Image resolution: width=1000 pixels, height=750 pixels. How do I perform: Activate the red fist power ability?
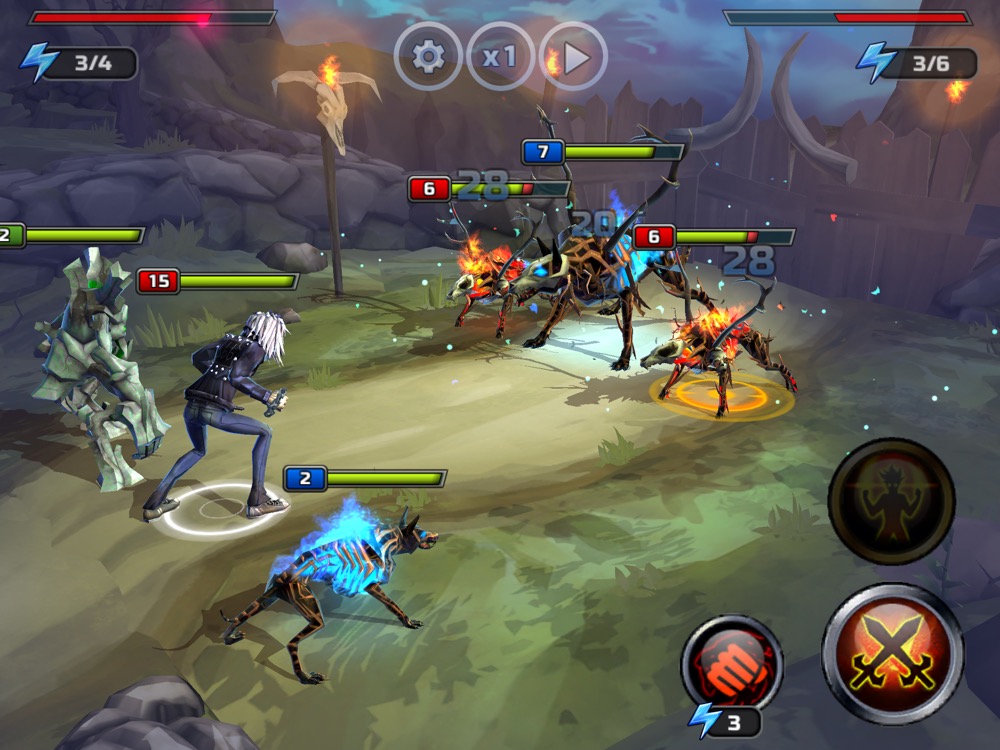[x=732, y=664]
